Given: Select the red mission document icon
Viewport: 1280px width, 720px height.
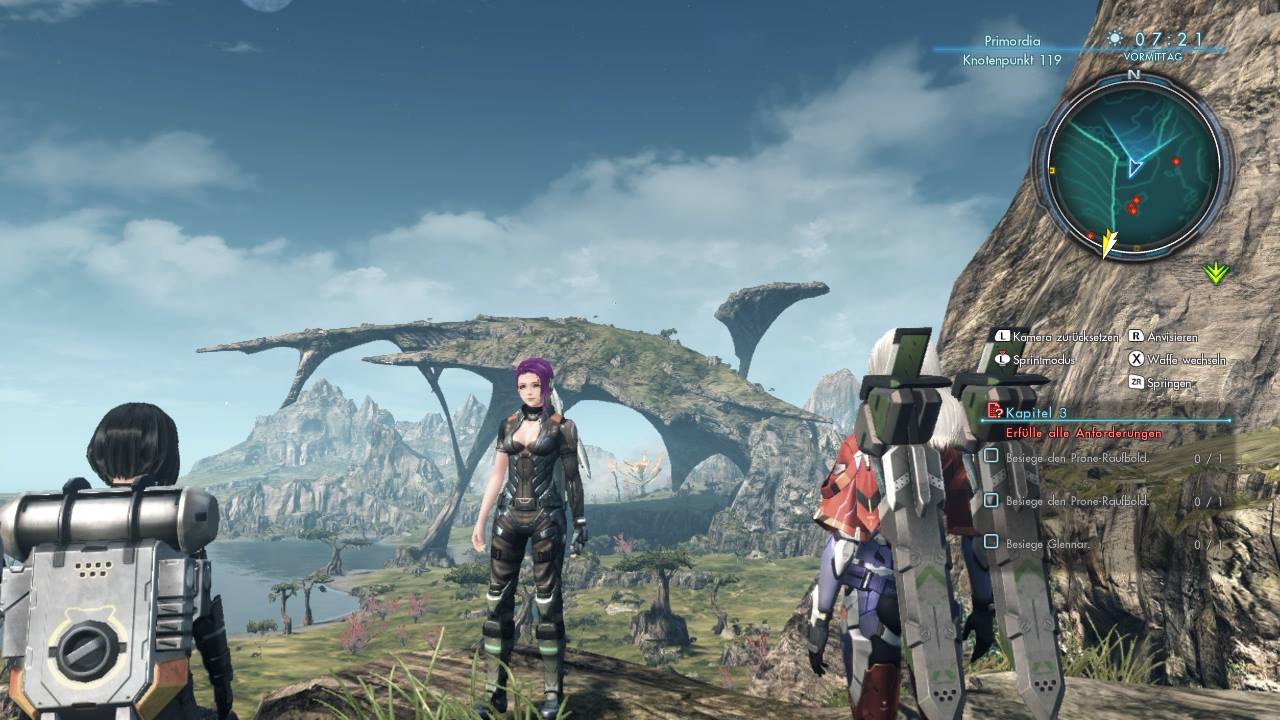Looking at the screenshot, I should tap(994, 411).
